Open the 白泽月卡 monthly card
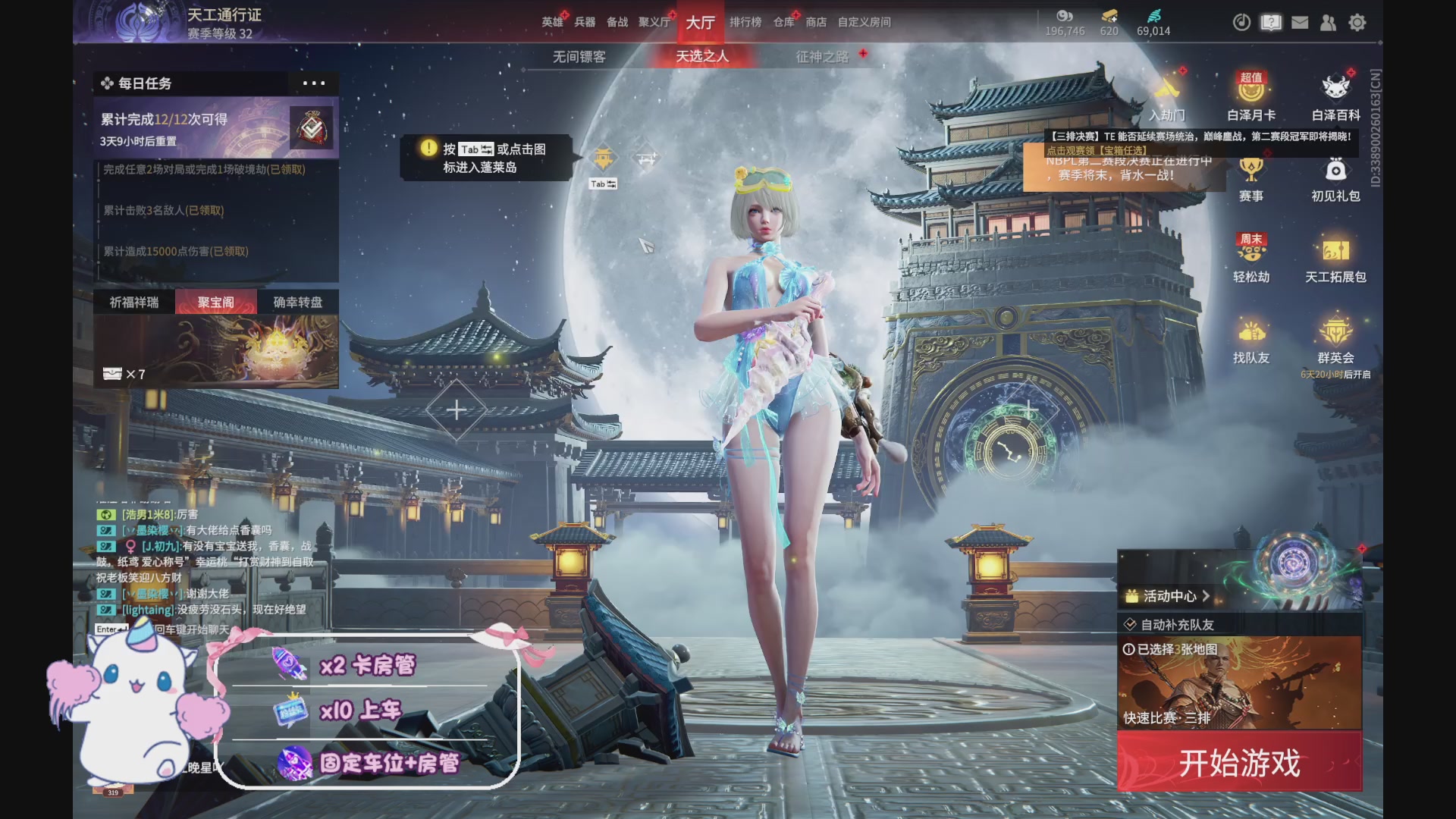Viewport: 1456px width, 819px height. tap(1251, 97)
